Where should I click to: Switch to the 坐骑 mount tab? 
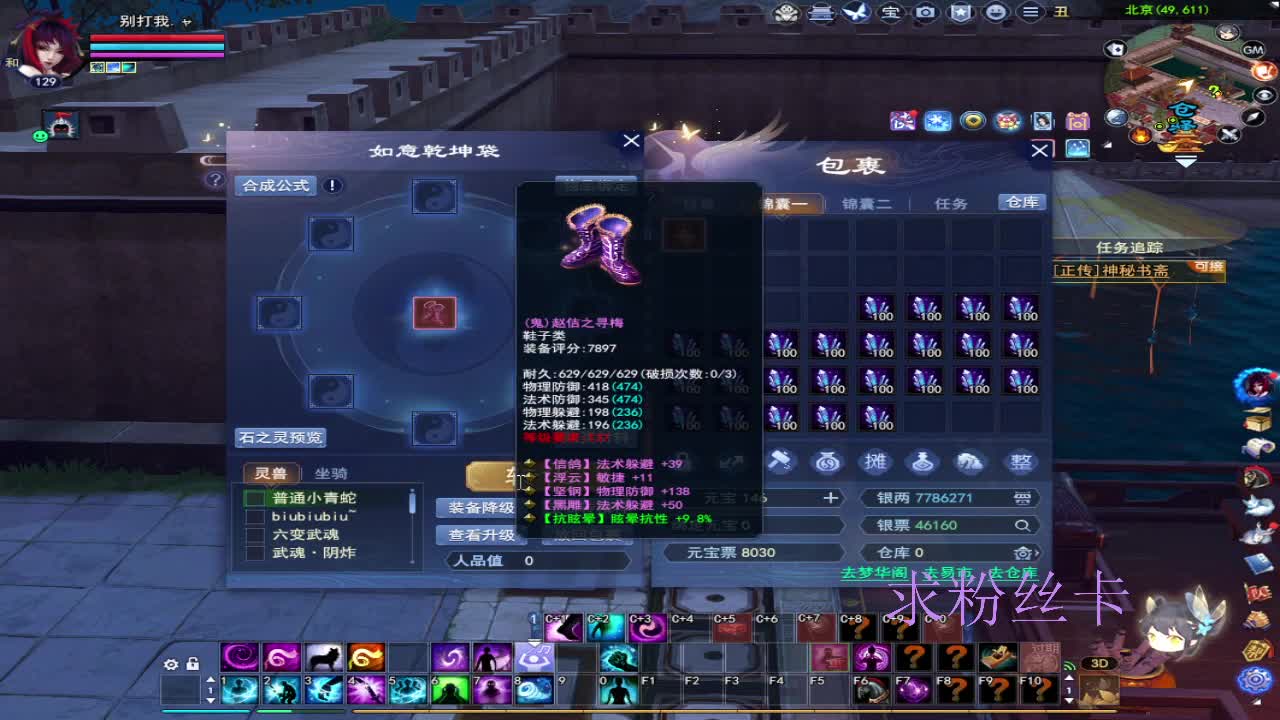(333, 472)
